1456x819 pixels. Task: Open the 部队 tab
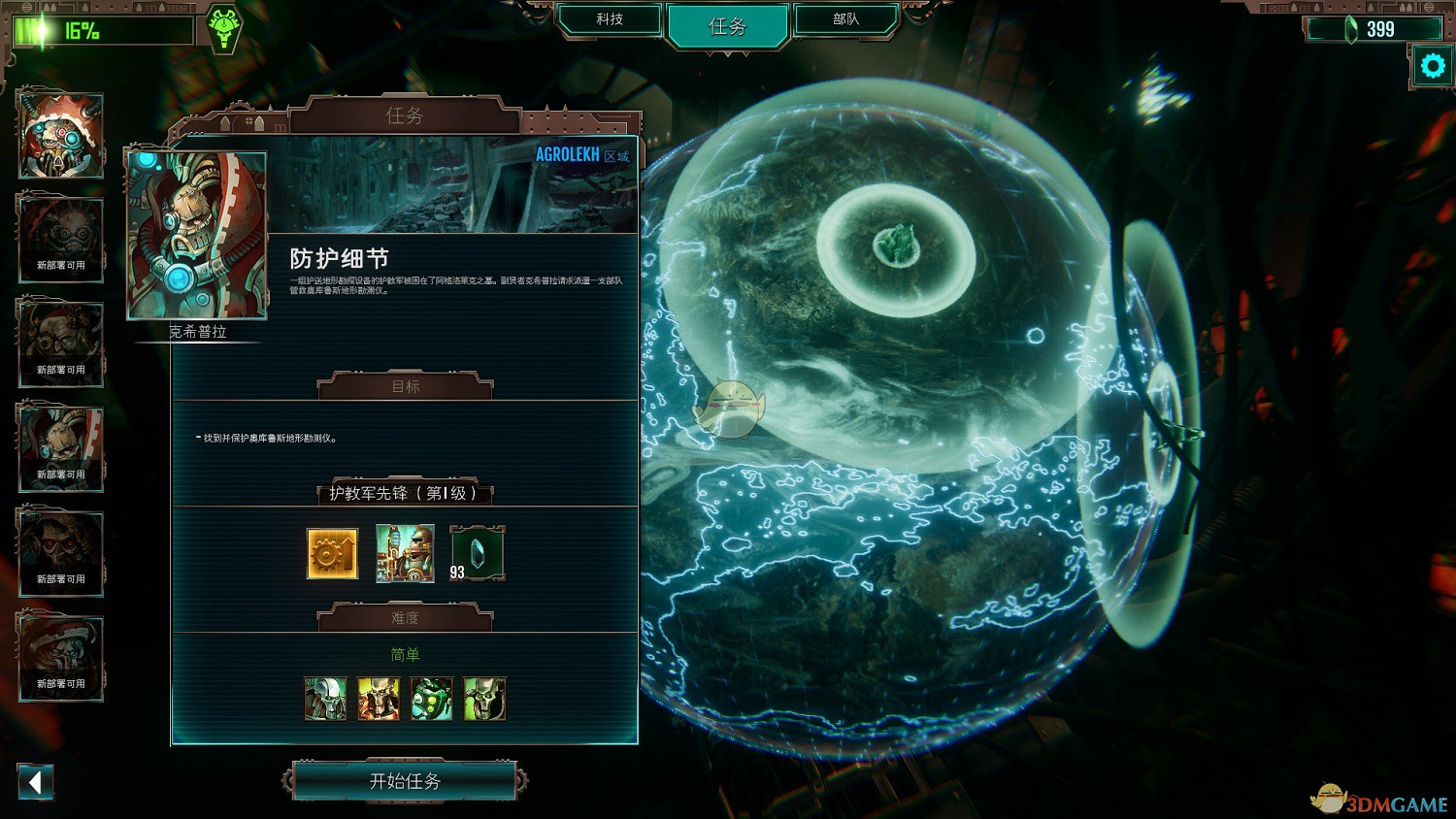click(844, 19)
